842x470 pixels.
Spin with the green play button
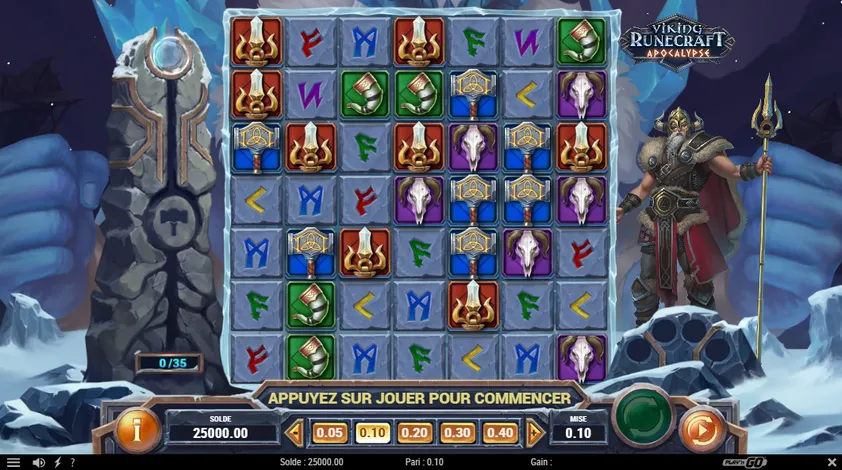(x=643, y=416)
